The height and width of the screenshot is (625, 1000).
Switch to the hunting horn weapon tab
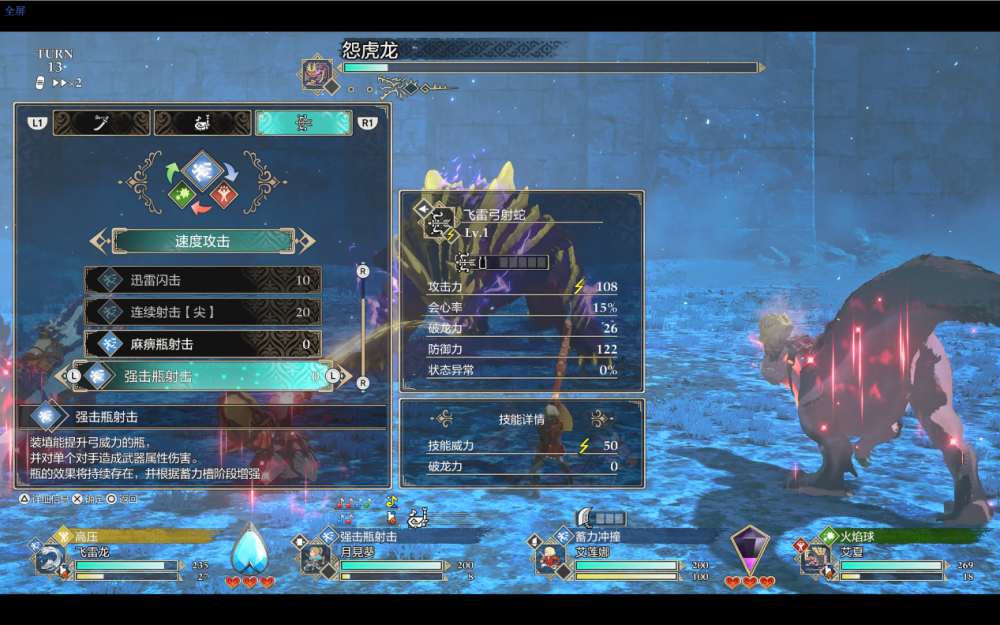201,123
